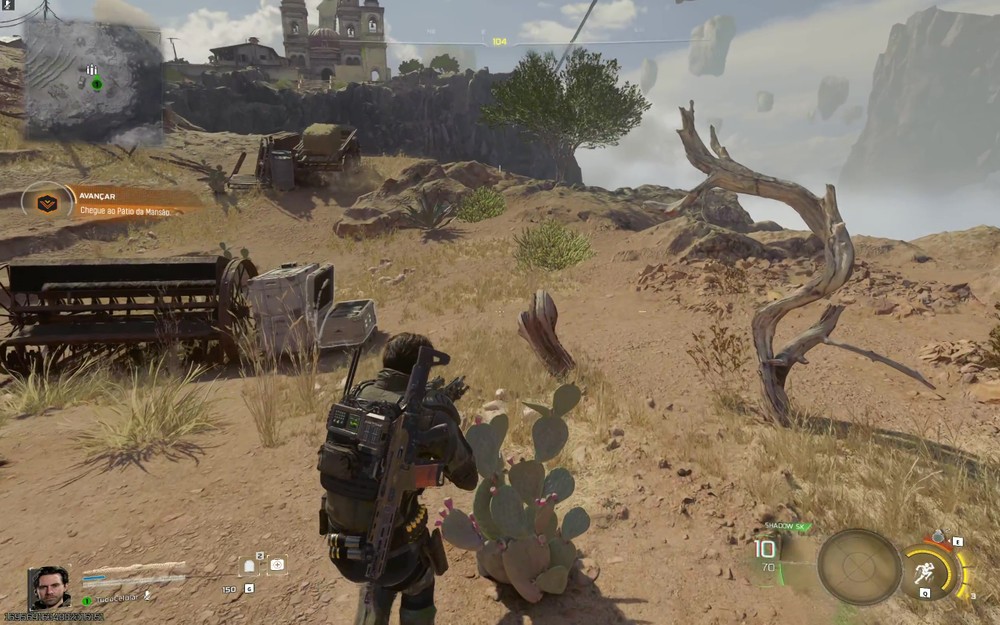Click the ammo marker on the minimap

point(92,69)
